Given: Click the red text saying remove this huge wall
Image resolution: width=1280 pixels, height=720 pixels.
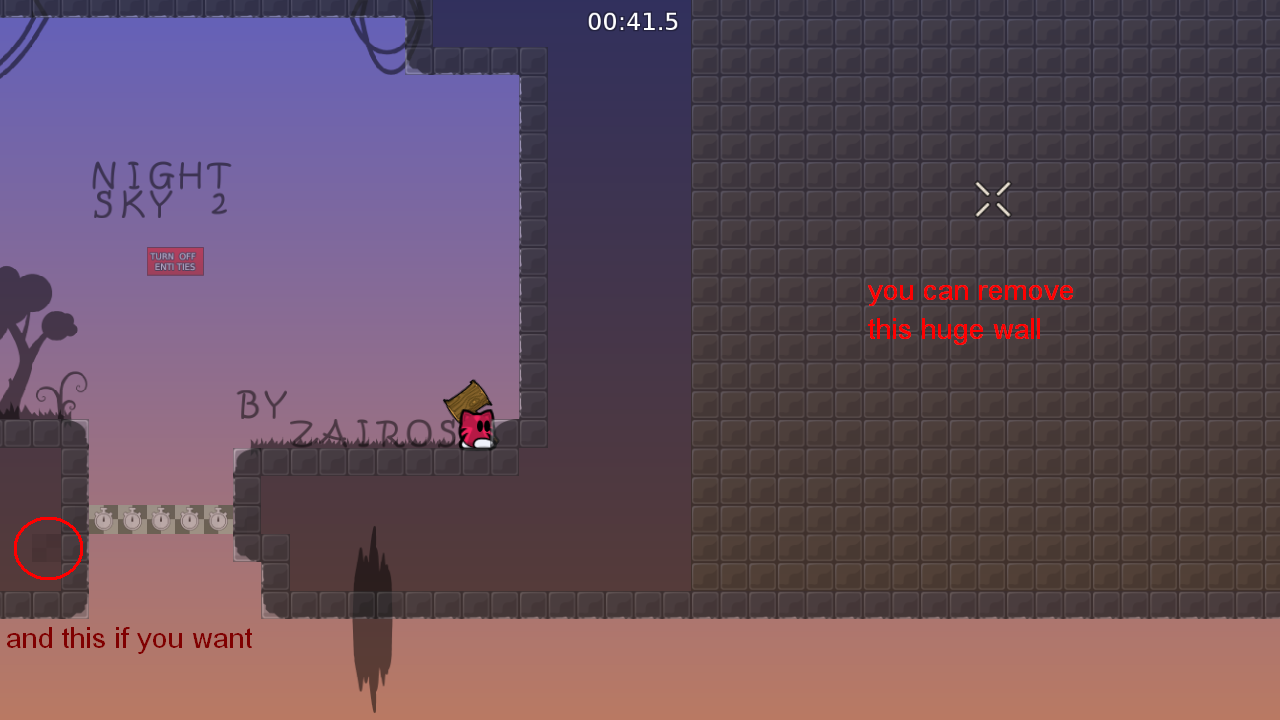Looking at the screenshot, I should tap(970, 310).
